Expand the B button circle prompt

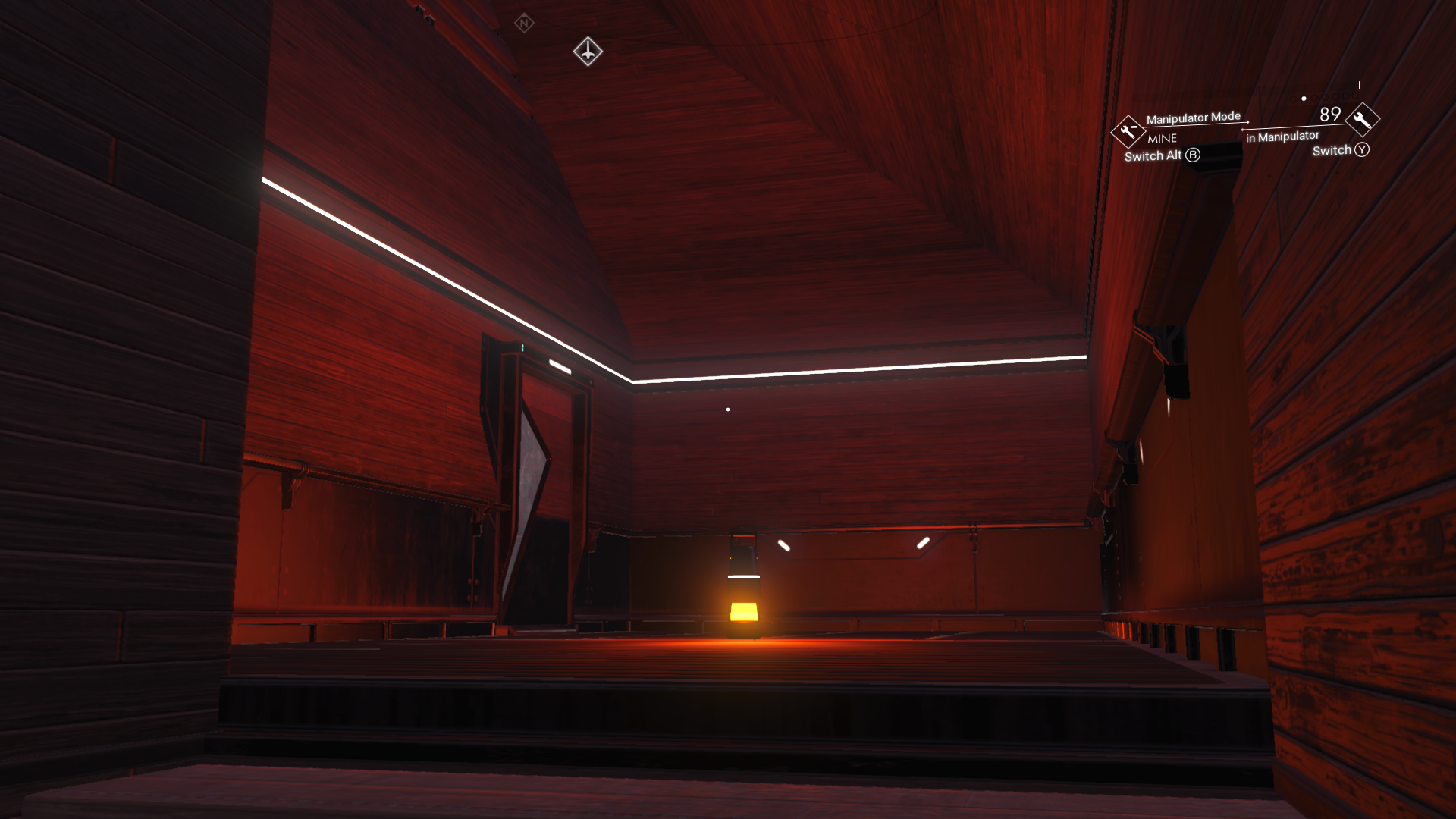point(1193,155)
